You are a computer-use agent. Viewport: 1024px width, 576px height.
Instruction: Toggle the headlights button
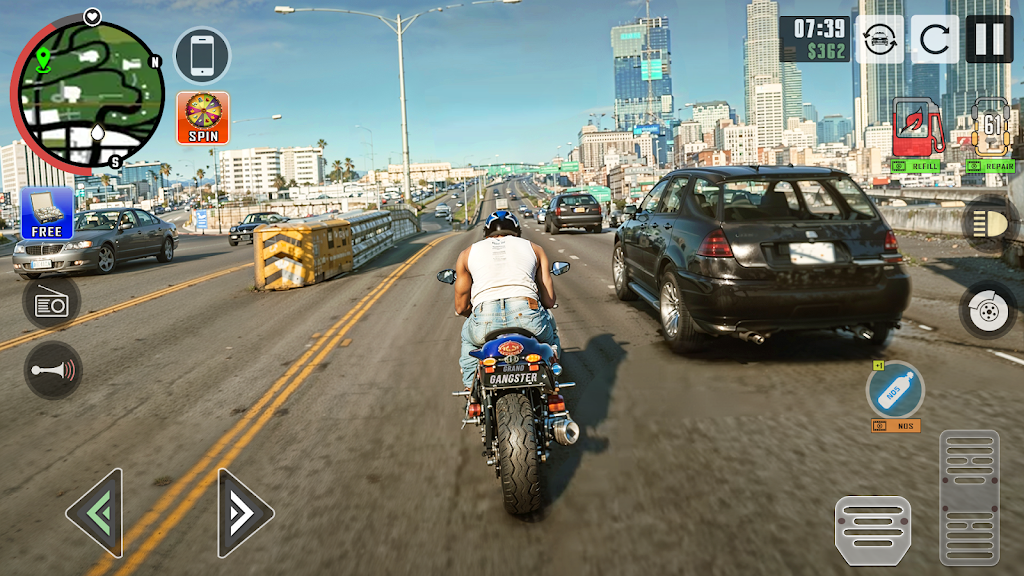point(989,224)
